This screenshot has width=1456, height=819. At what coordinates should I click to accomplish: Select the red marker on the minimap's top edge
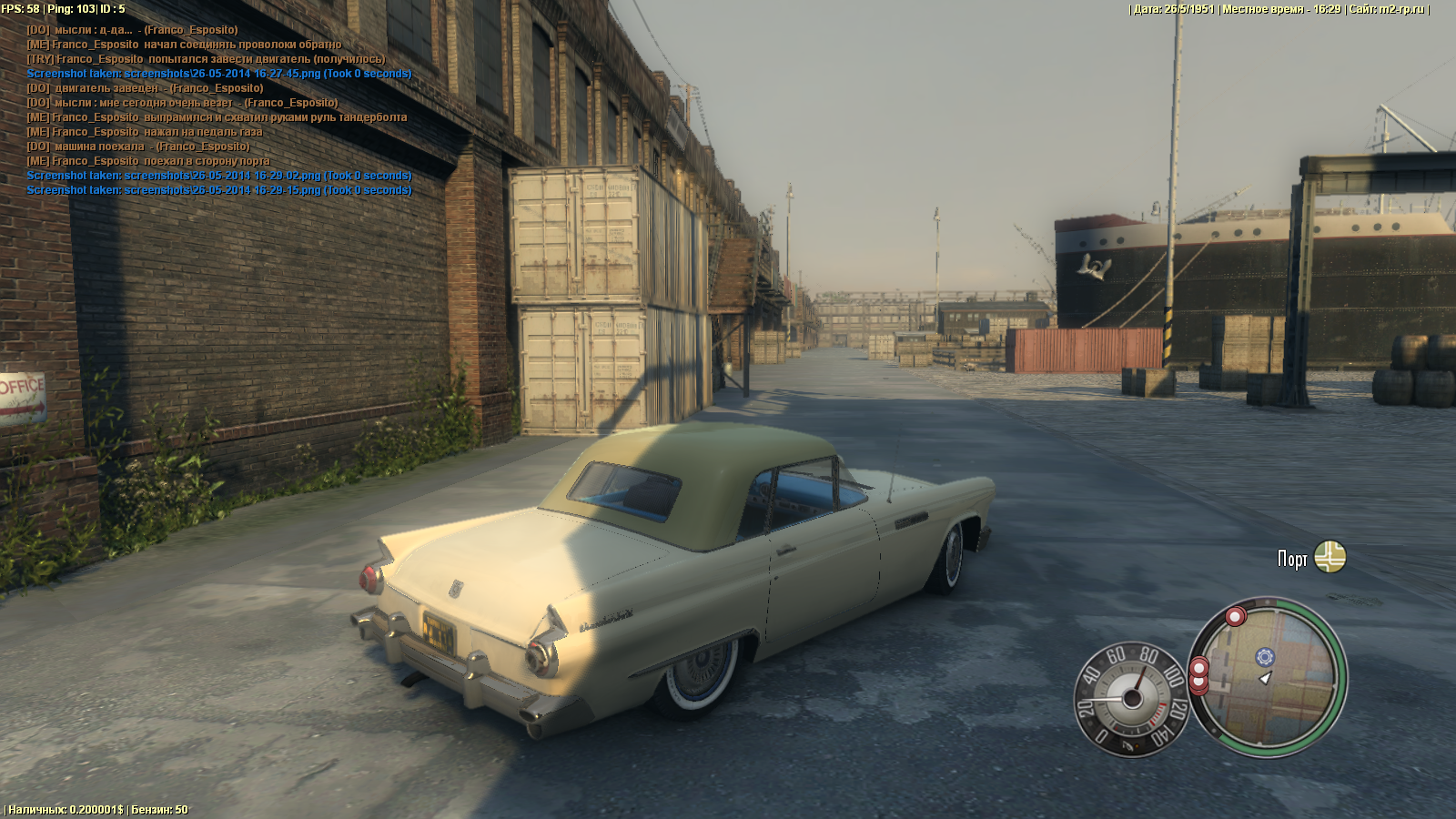[x=1235, y=617]
